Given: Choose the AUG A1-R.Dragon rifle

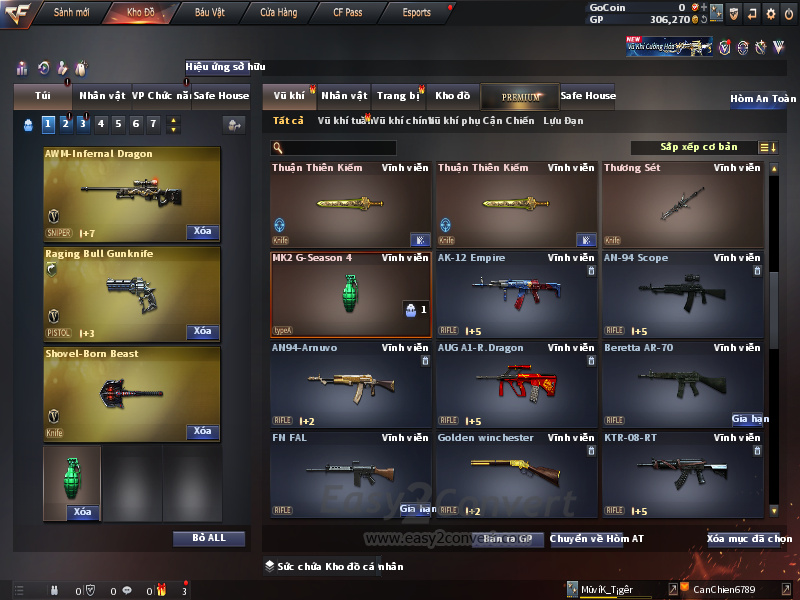Looking at the screenshot, I should tap(517, 384).
